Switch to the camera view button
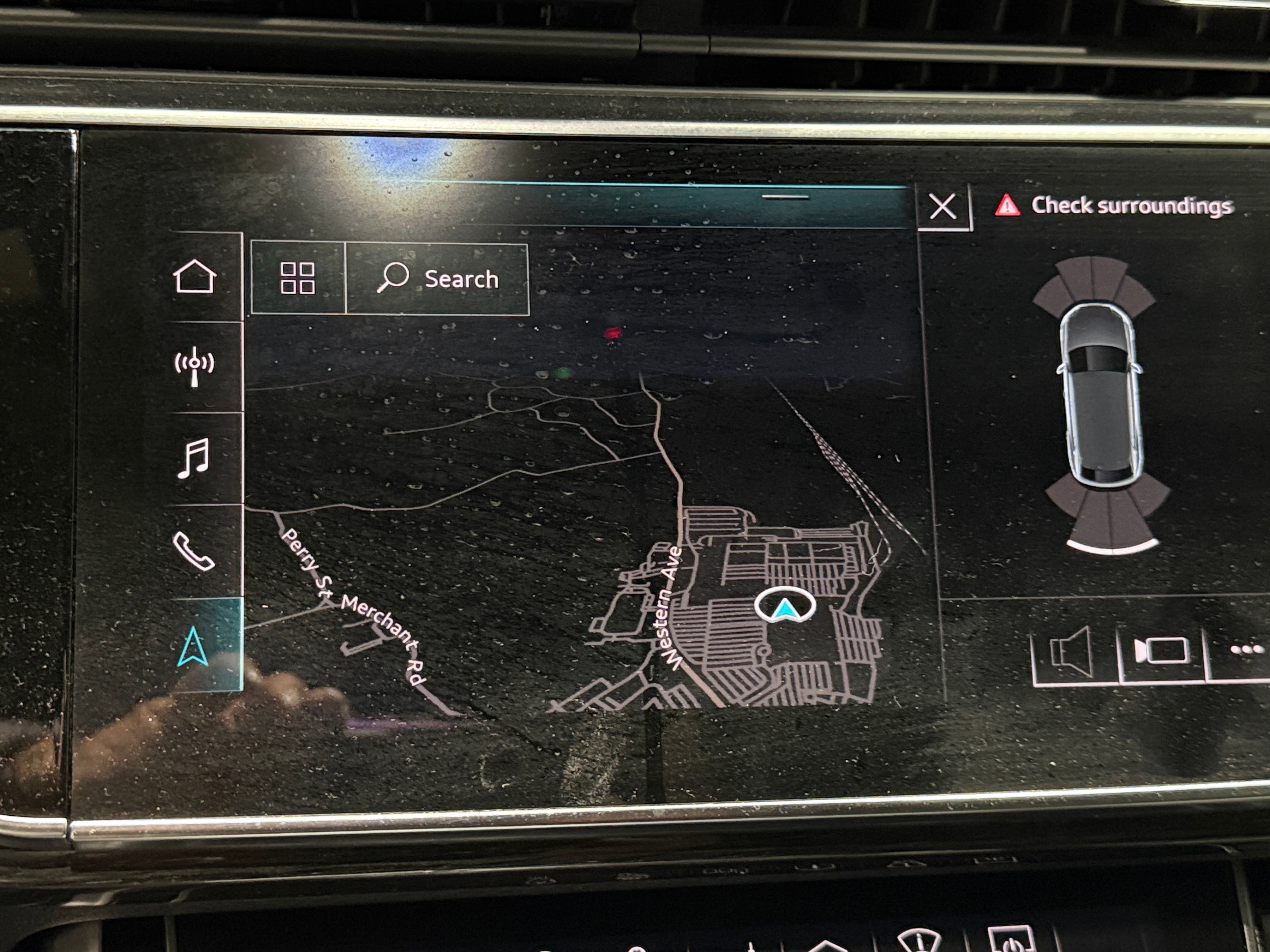Viewport: 1270px width, 952px height. (1161, 651)
